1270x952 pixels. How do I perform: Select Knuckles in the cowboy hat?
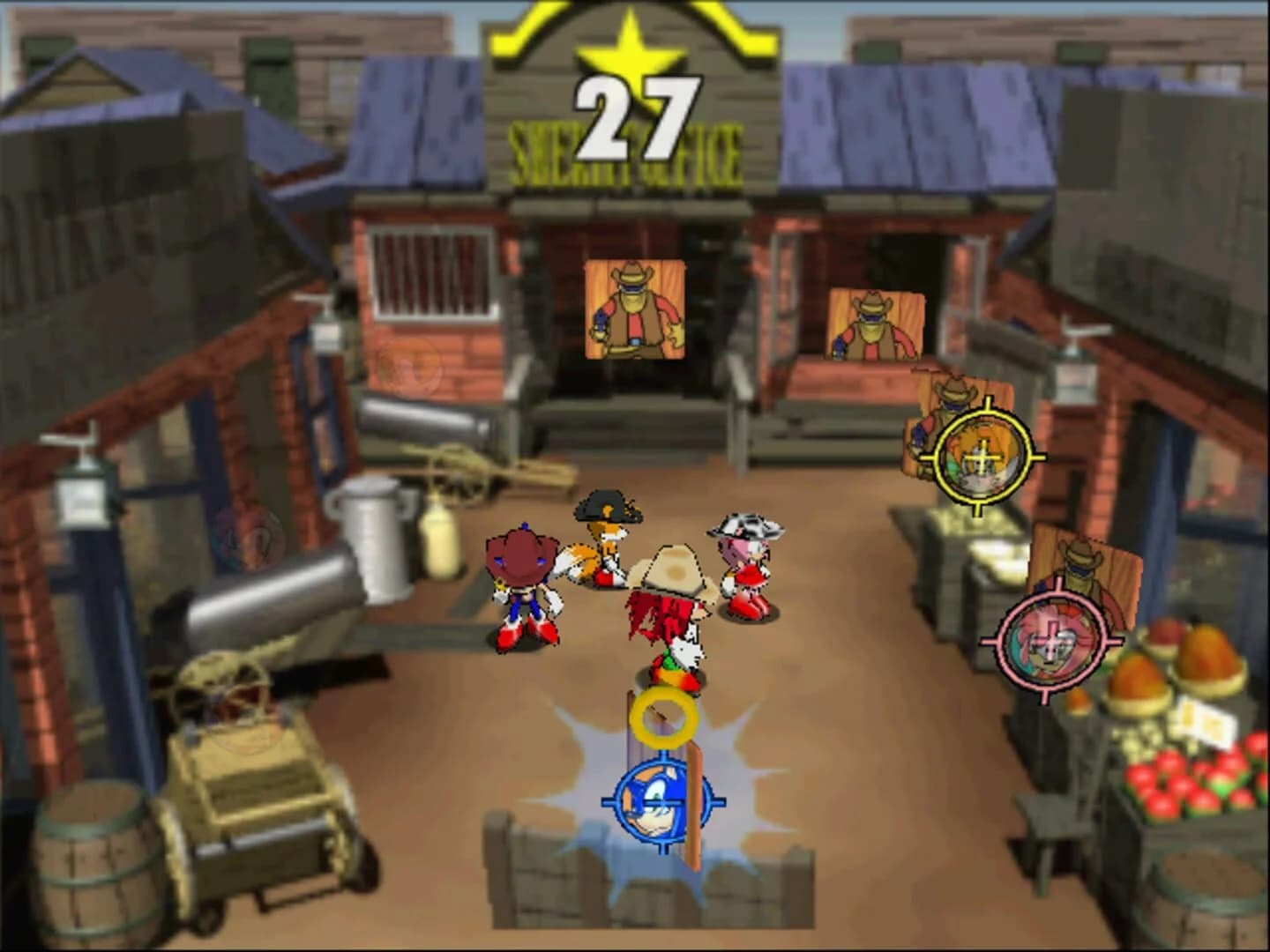[672, 608]
